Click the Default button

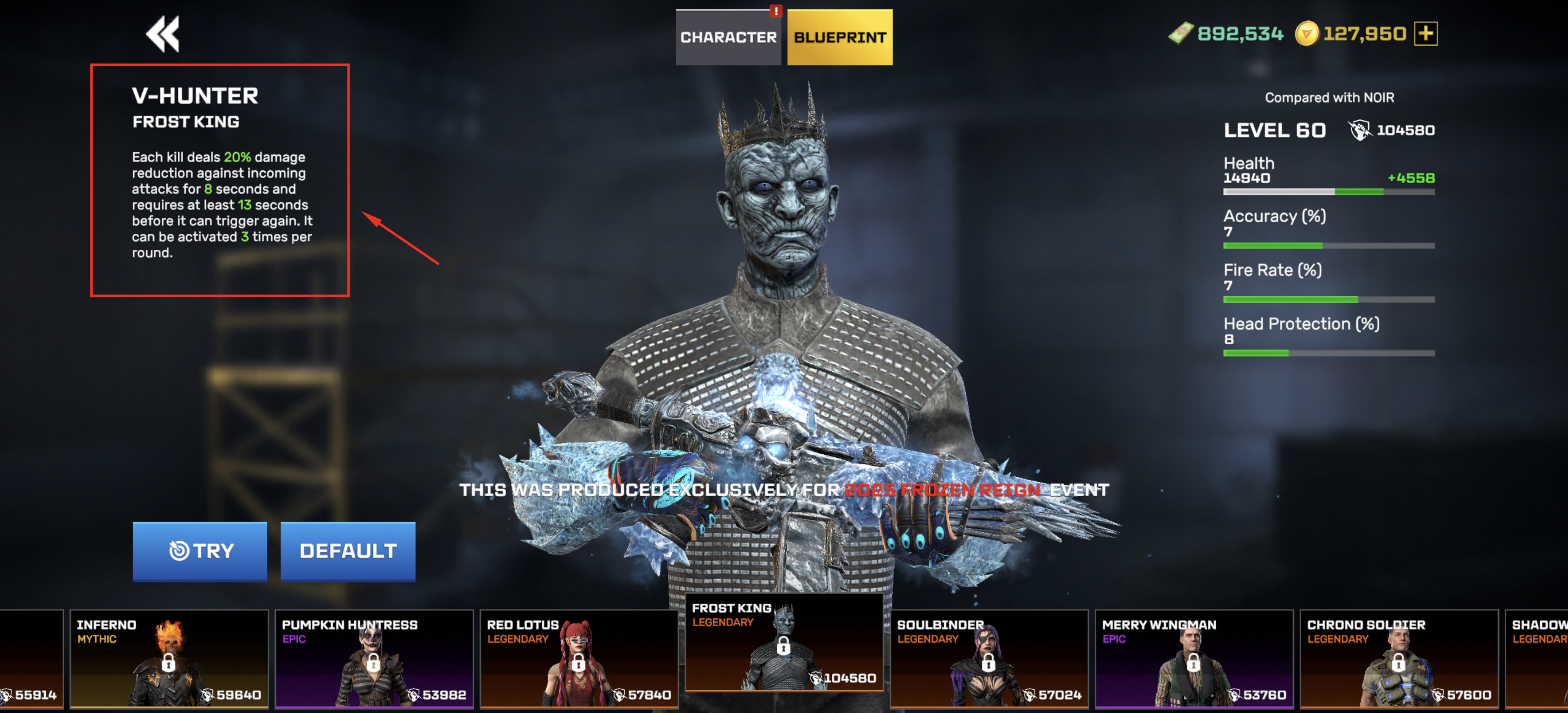coord(347,551)
